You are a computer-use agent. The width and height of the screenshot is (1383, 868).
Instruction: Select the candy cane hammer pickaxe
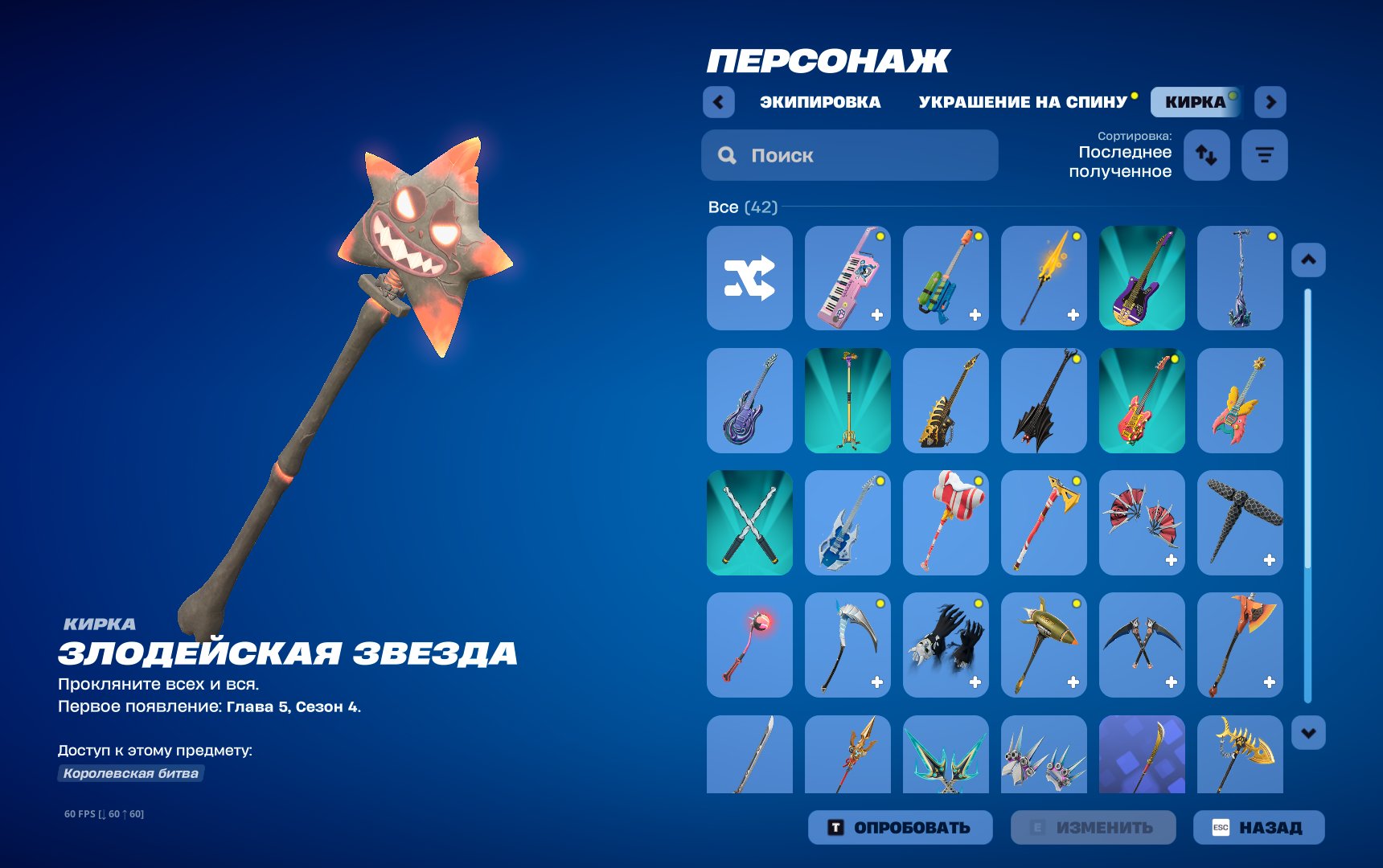click(946, 522)
